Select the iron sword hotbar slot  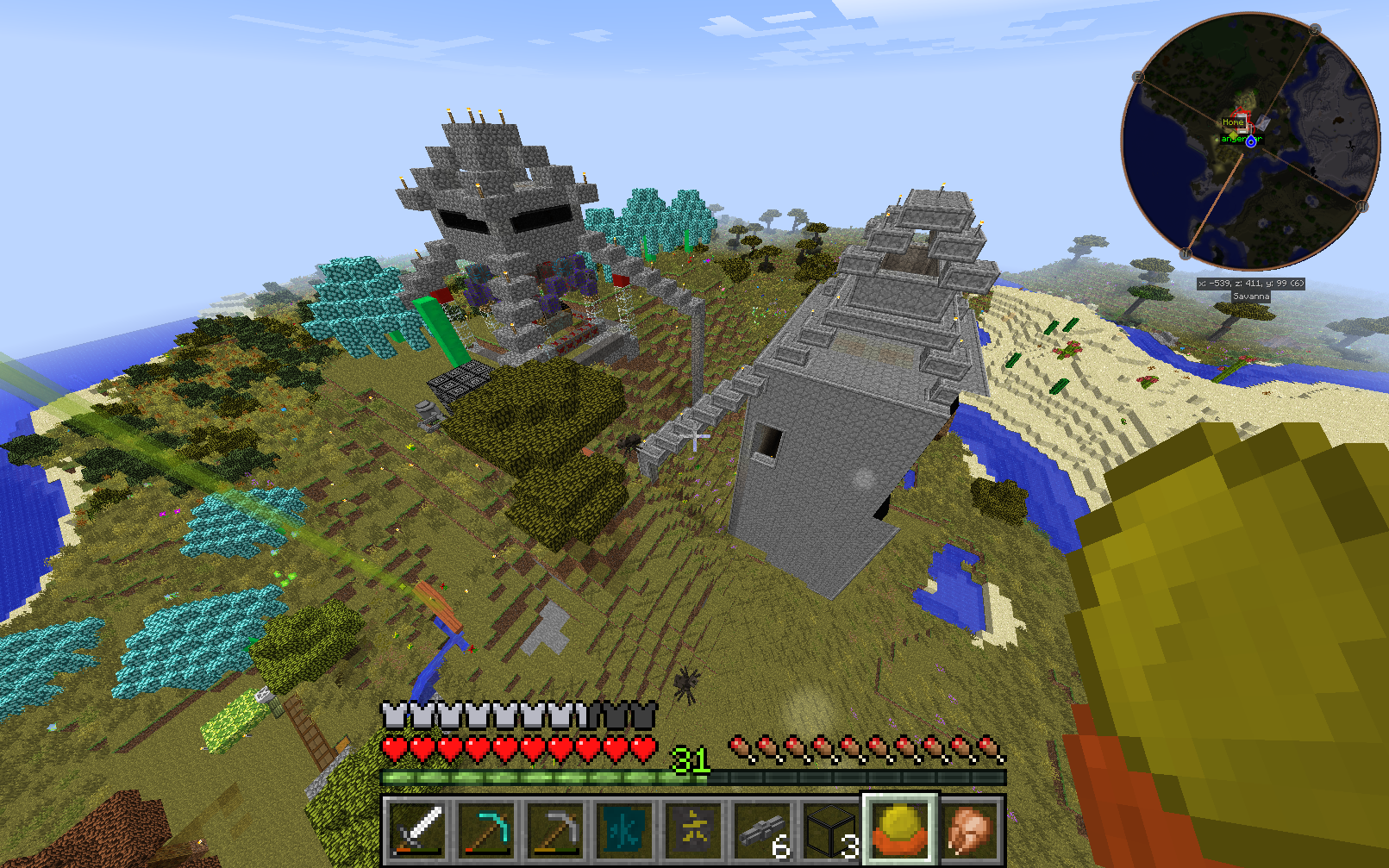(x=417, y=832)
